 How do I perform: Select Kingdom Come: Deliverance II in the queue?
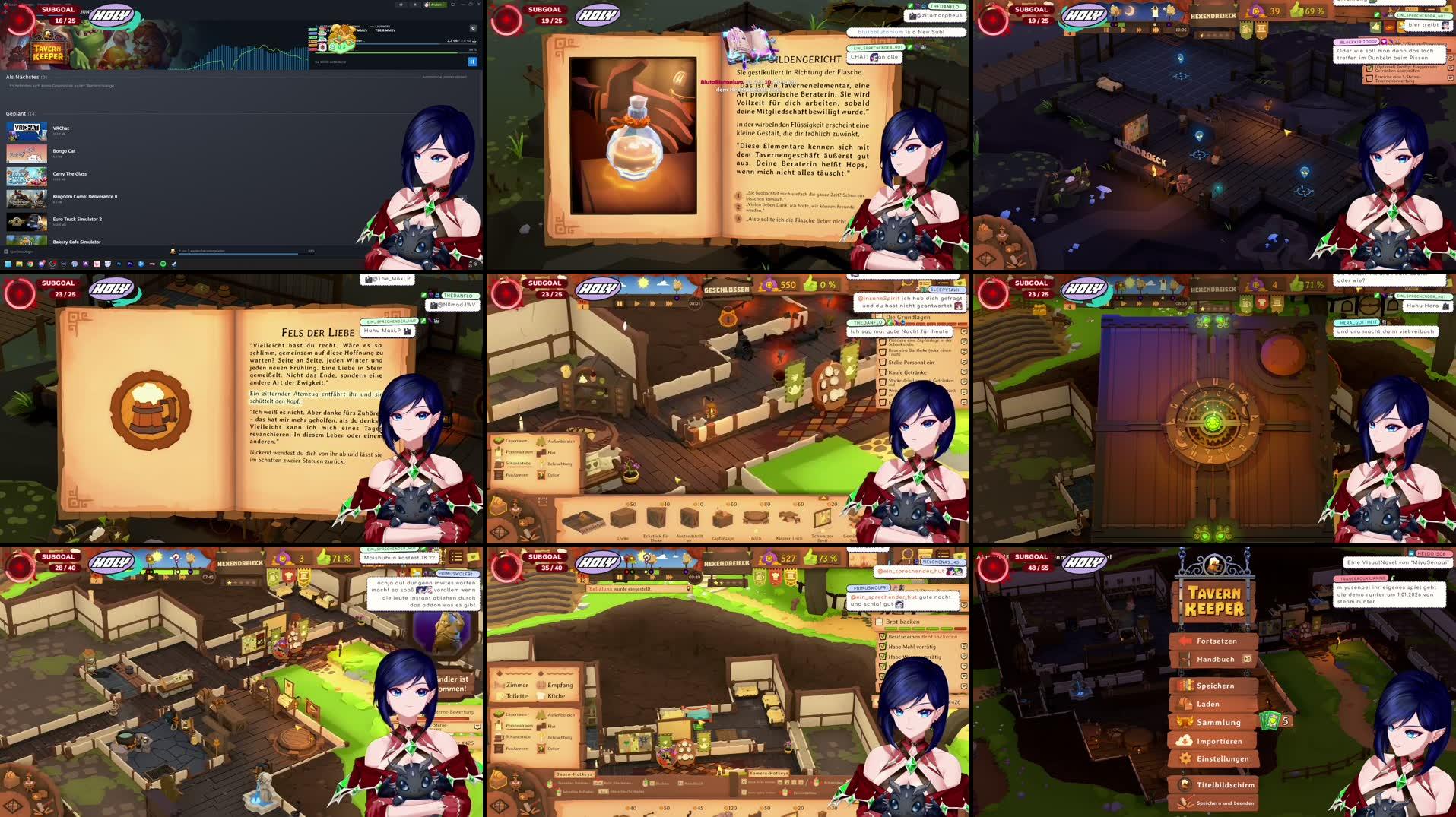click(85, 197)
